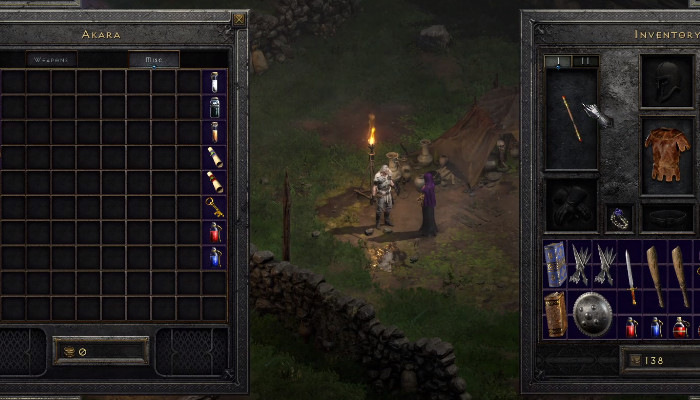Select the Misc tab in Akara's shop
The image size is (700, 400).
[x=154, y=60]
